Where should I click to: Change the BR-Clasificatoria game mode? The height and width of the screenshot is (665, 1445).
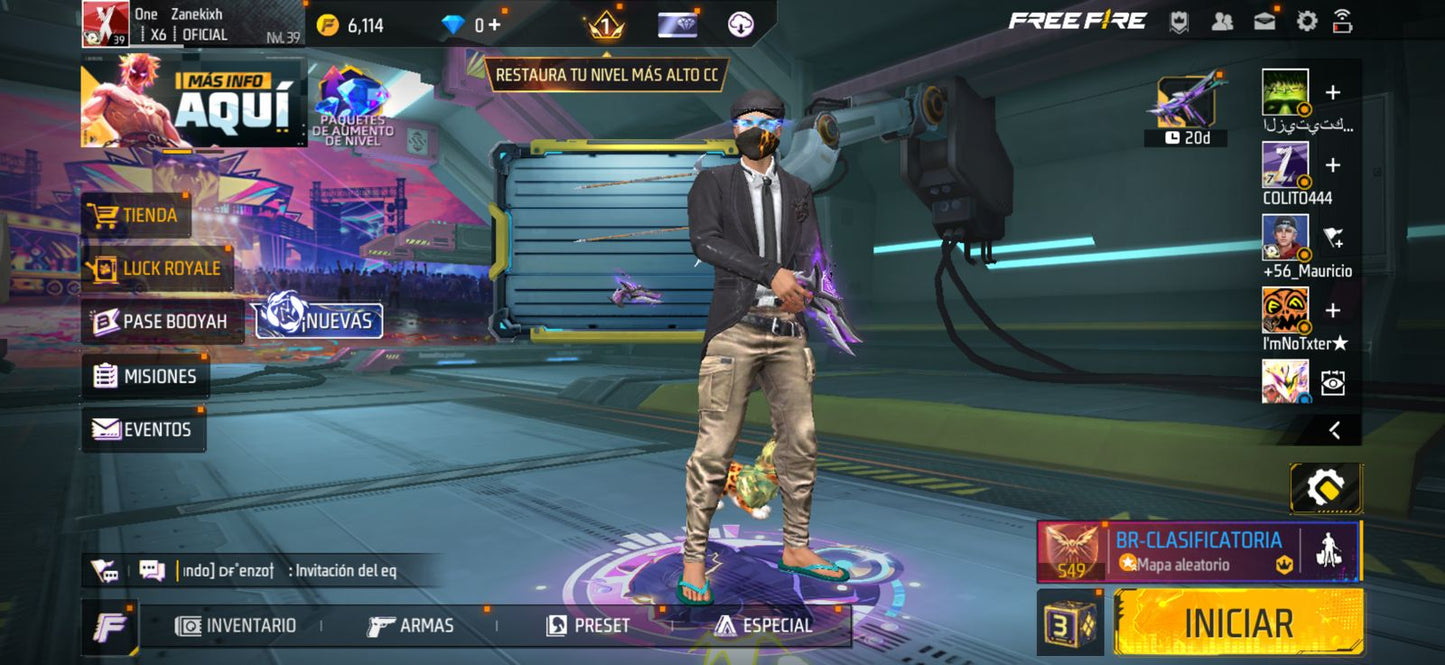[1197, 551]
